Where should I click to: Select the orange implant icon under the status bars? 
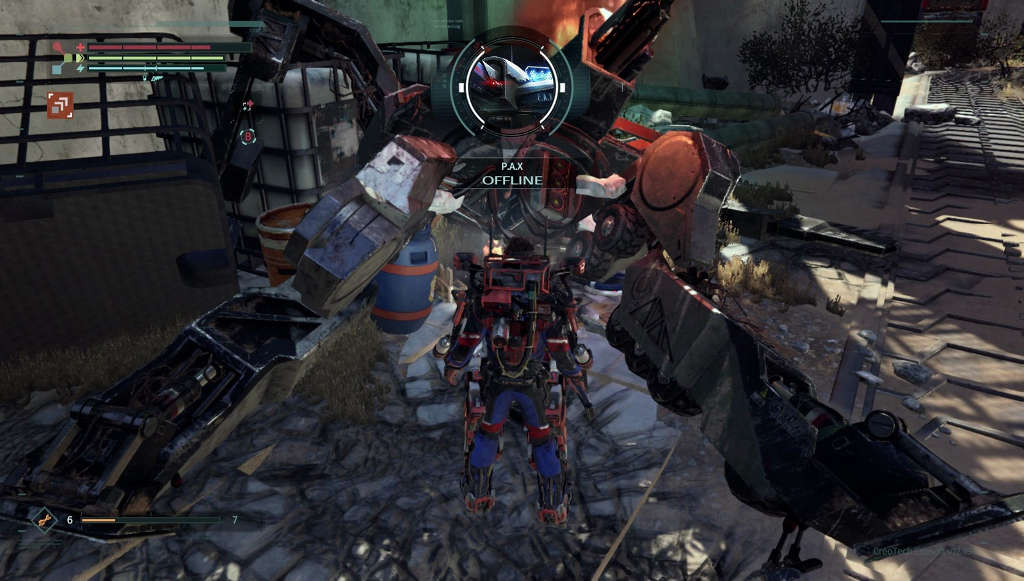pos(60,105)
